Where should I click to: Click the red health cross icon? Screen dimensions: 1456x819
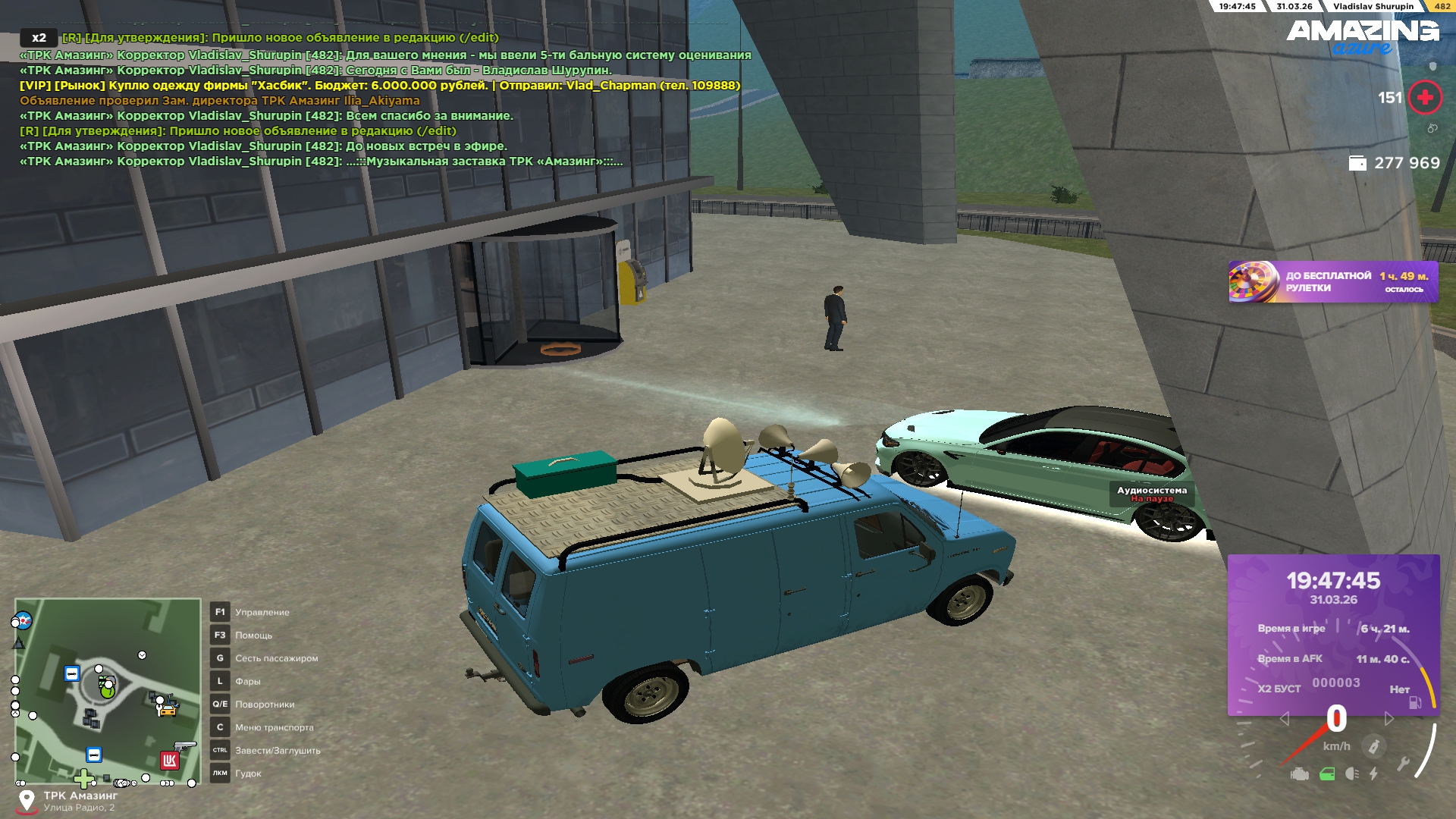coord(1425,98)
